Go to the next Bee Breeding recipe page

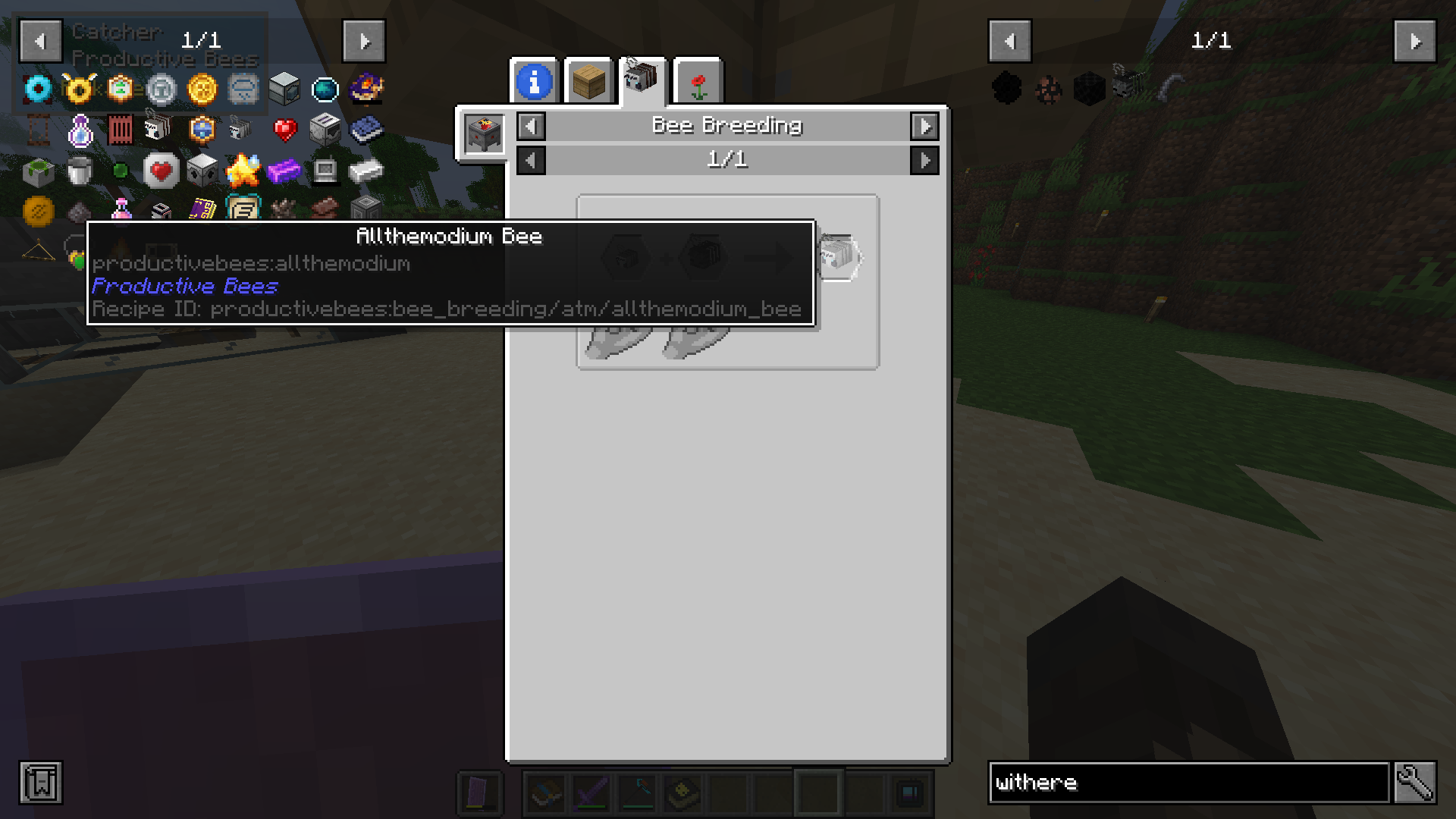click(925, 160)
